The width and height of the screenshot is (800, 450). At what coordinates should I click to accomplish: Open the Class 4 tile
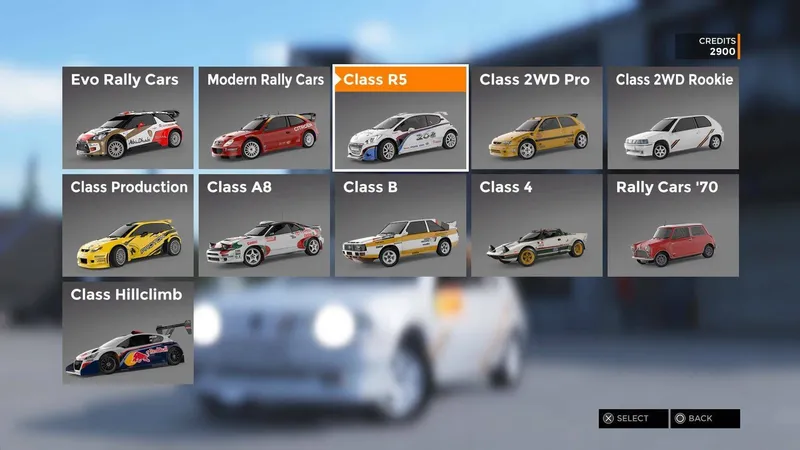click(536, 225)
